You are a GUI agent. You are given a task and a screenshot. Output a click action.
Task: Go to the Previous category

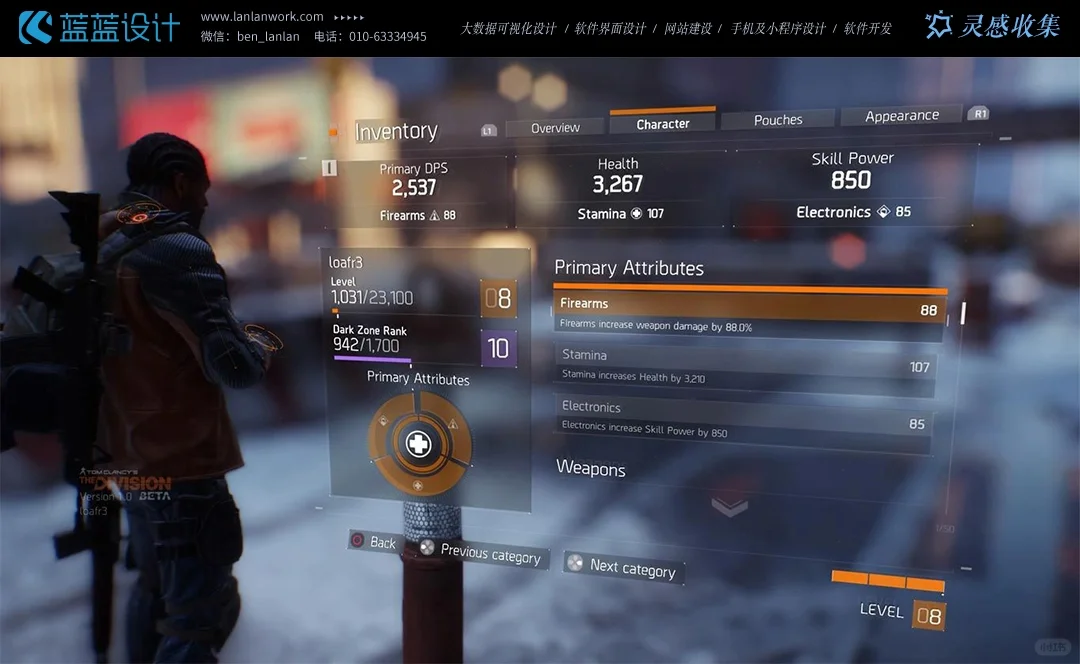point(481,554)
